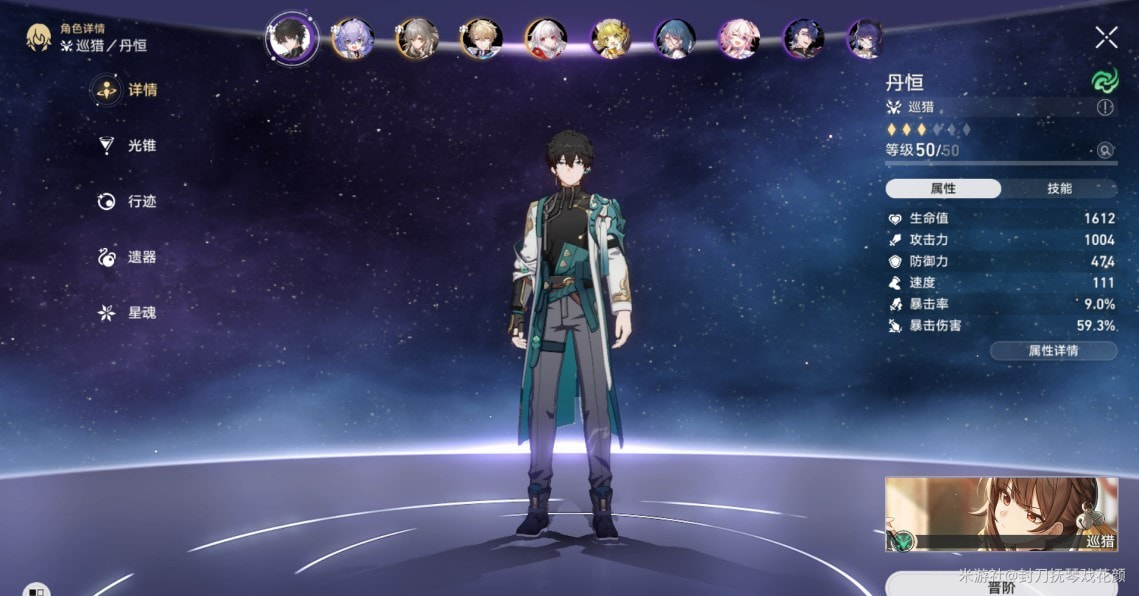Image resolution: width=1139 pixels, height=596 pixels.
Task: Select the equipped light cone thumbnail
Action: (x=1000, y=514)
